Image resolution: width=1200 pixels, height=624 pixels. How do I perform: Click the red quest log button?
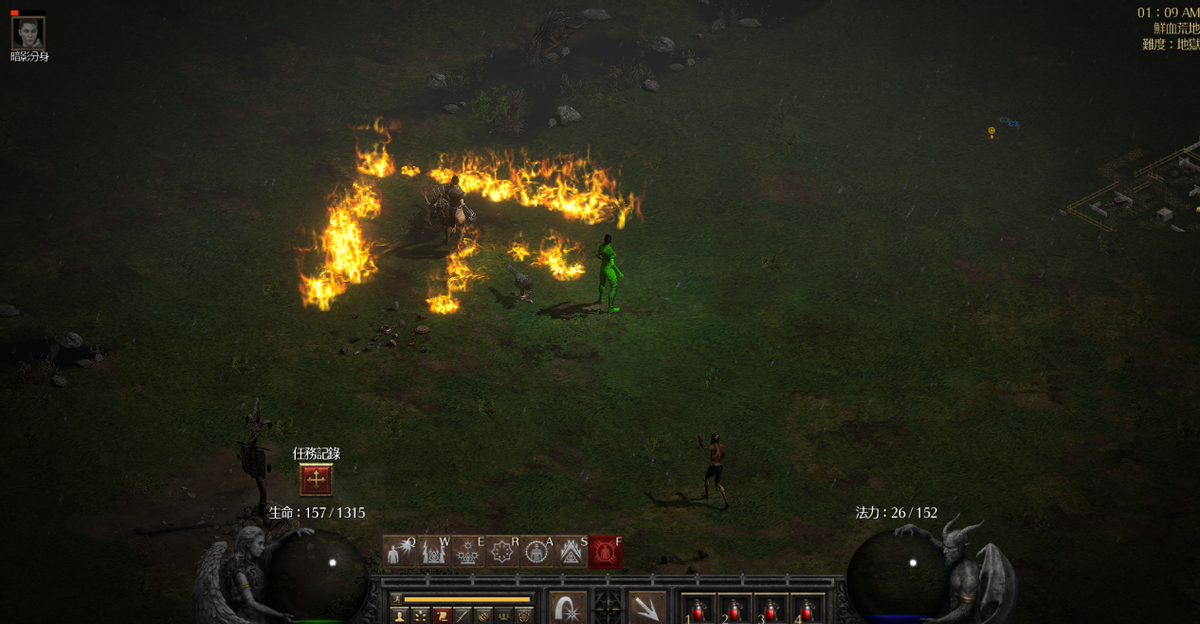point(316,480)
